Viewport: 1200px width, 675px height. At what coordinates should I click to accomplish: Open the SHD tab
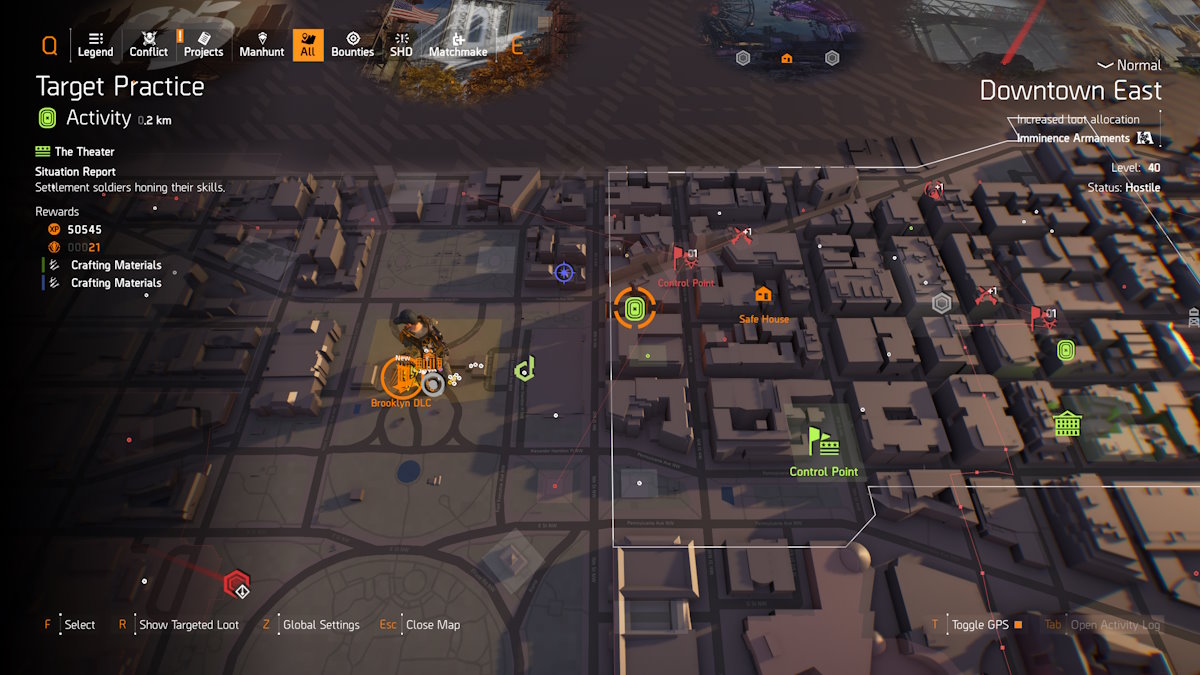tap(401, 44)
